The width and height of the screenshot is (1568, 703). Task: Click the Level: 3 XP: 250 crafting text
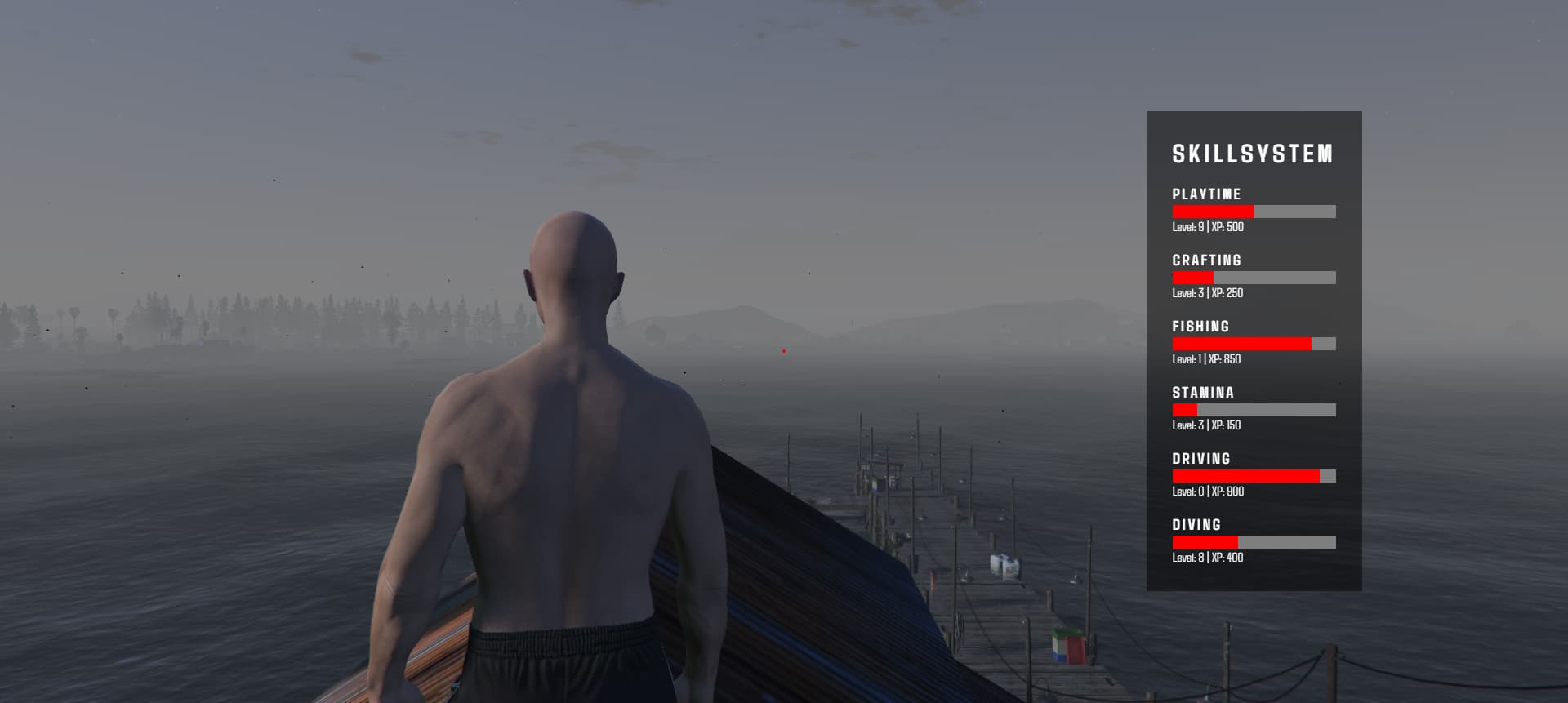(1207, 293)
